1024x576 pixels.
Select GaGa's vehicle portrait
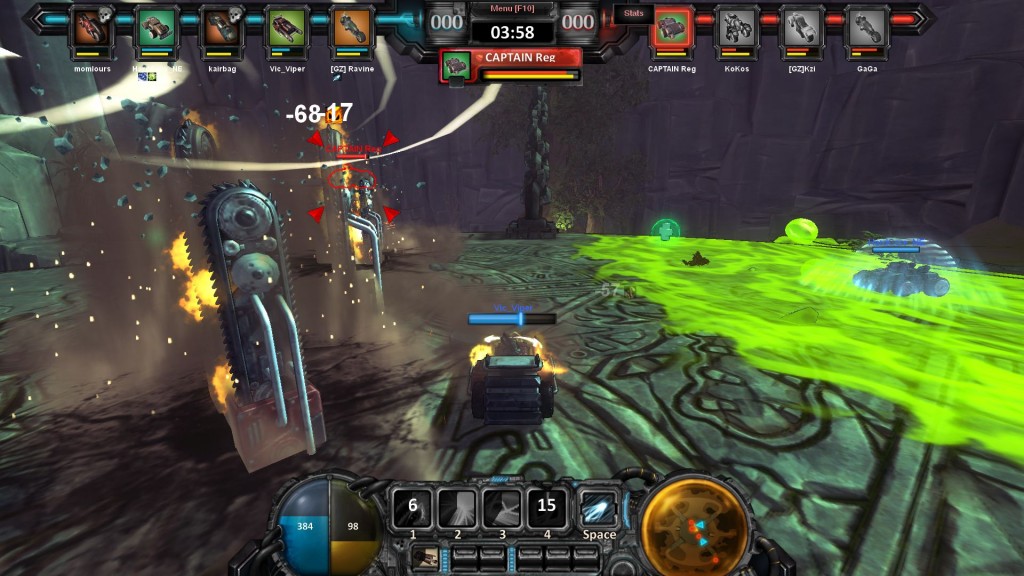point(866,29)
